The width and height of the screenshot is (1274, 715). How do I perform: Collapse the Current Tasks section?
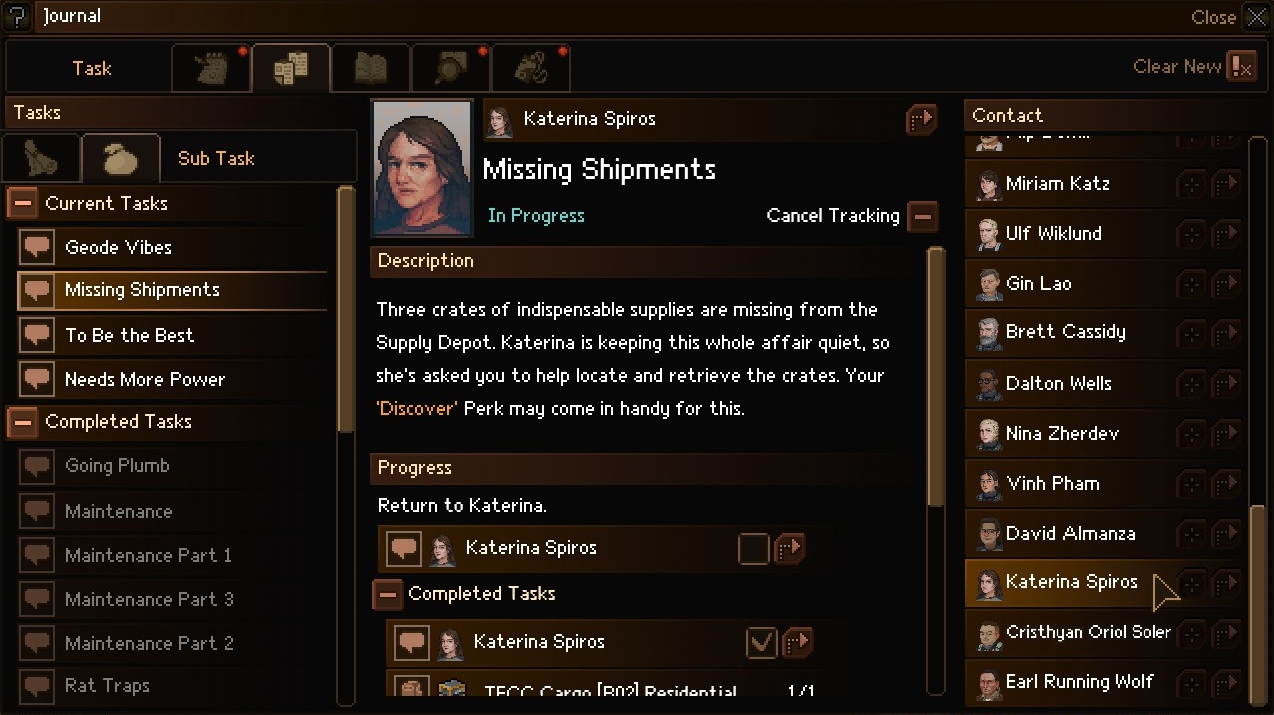[x=22, y=203]
